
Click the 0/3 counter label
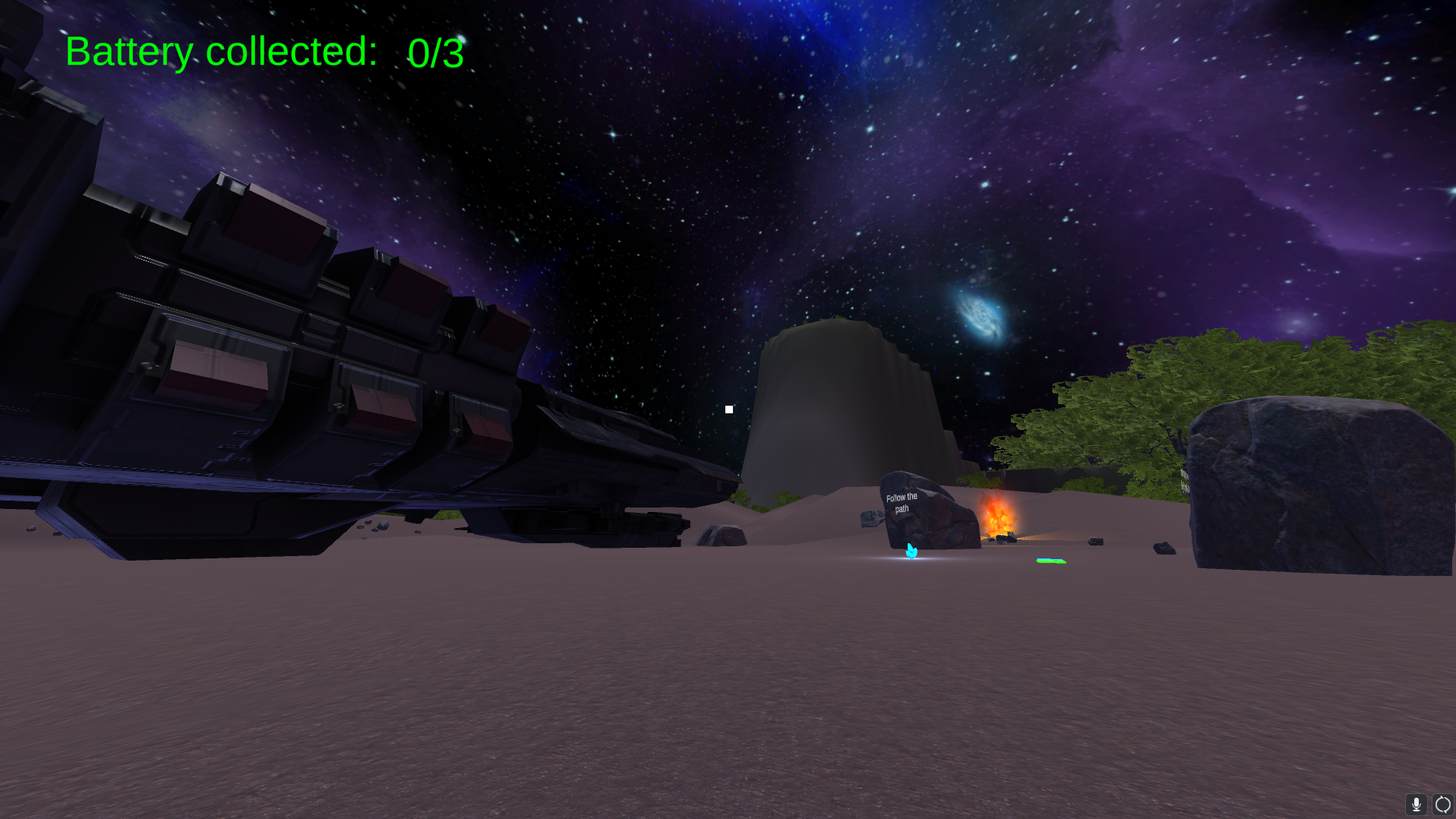pos(434,53)
